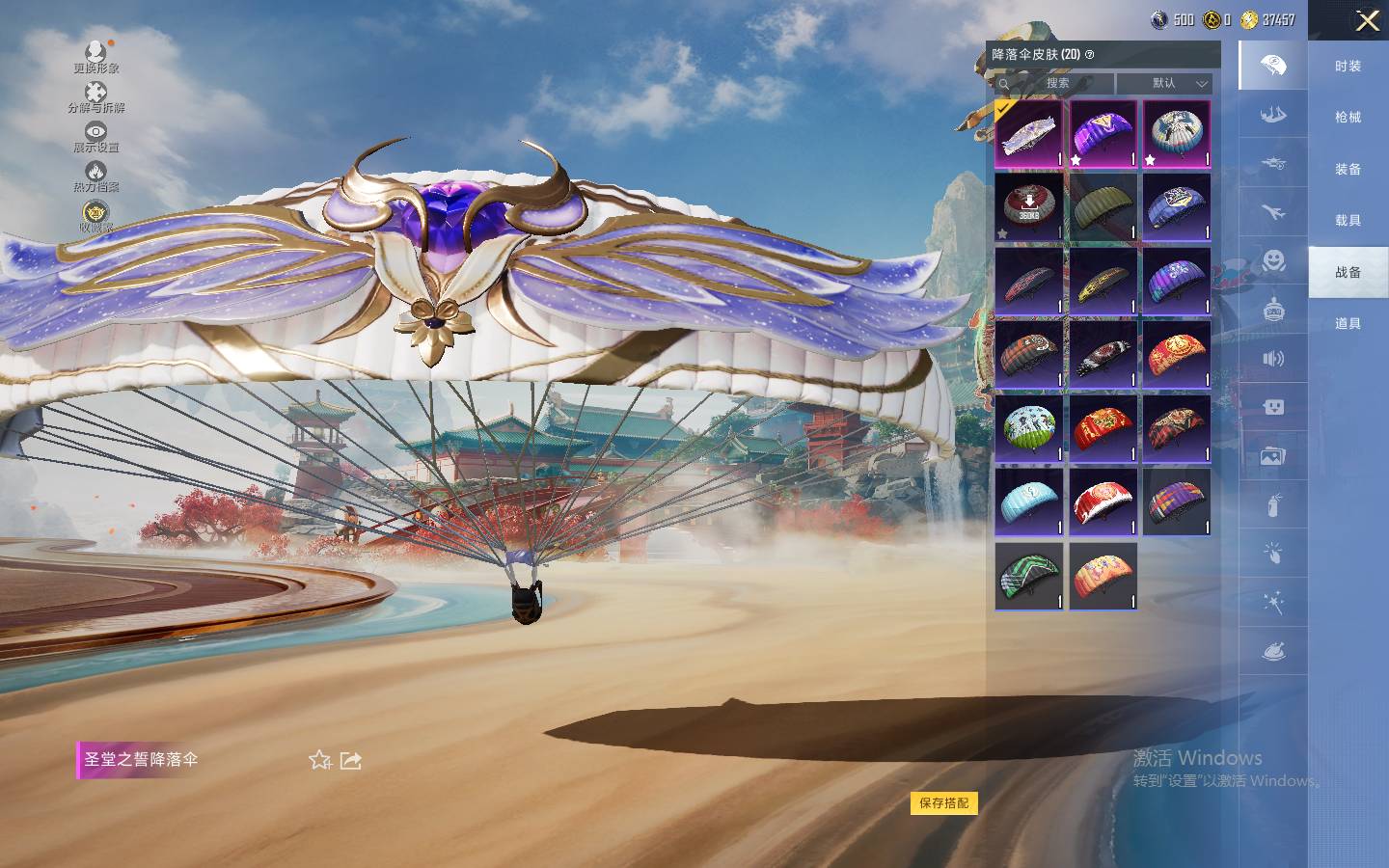Click the downloadable red parachute skin
The width and height of the screenshot is (1389, 868).
pyautogui.click(x=1028, y=206)
